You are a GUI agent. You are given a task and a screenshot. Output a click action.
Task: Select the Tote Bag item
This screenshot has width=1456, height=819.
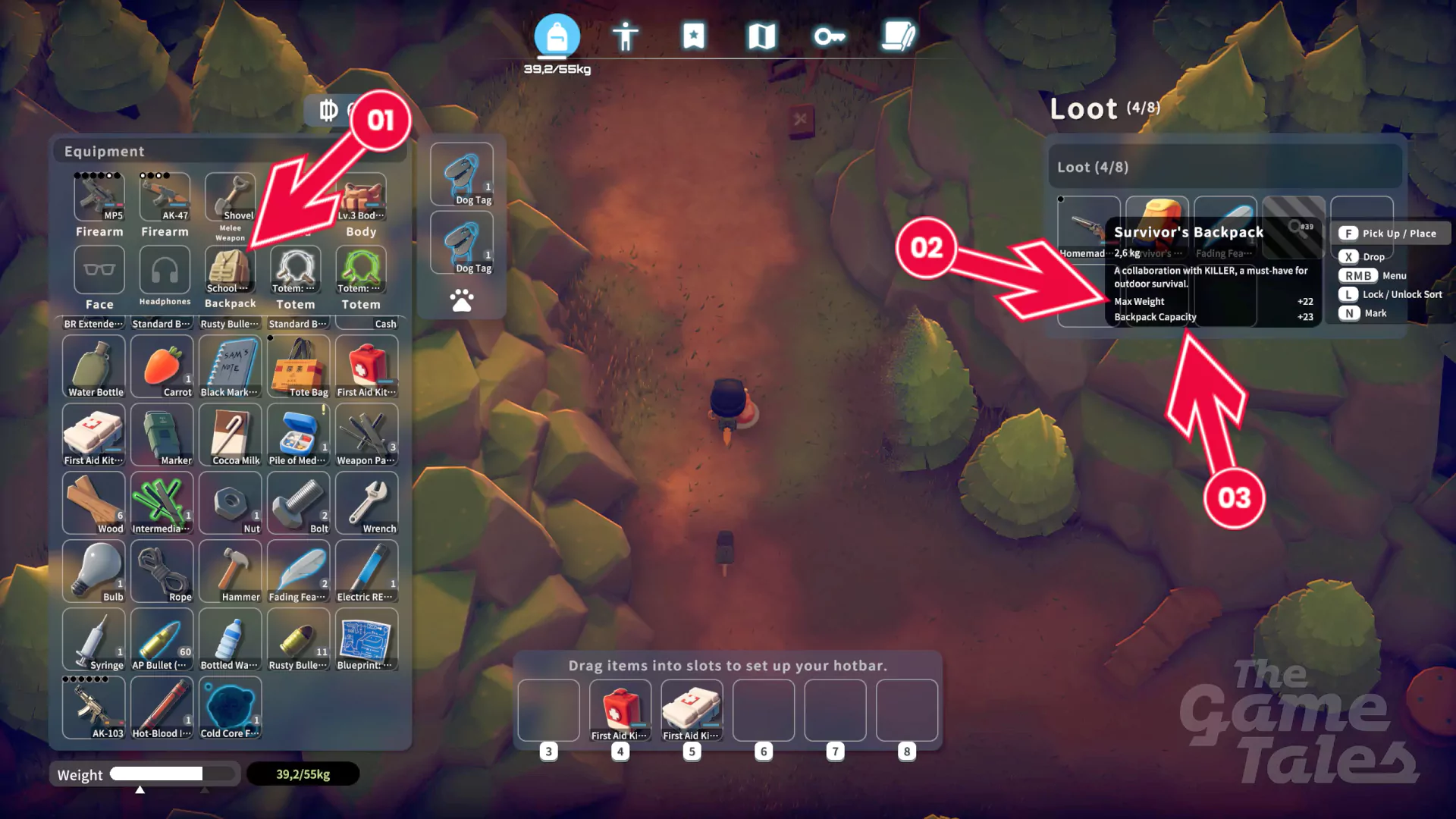coord(299,366)
